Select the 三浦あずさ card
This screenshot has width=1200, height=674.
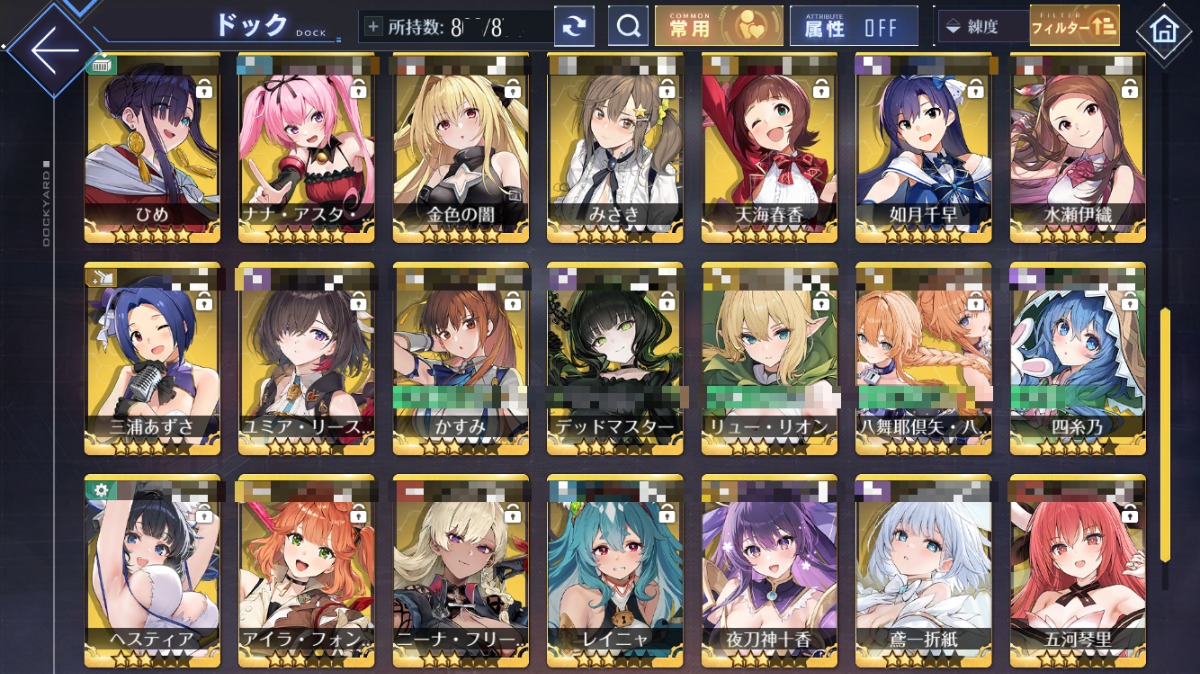[152, 358]
